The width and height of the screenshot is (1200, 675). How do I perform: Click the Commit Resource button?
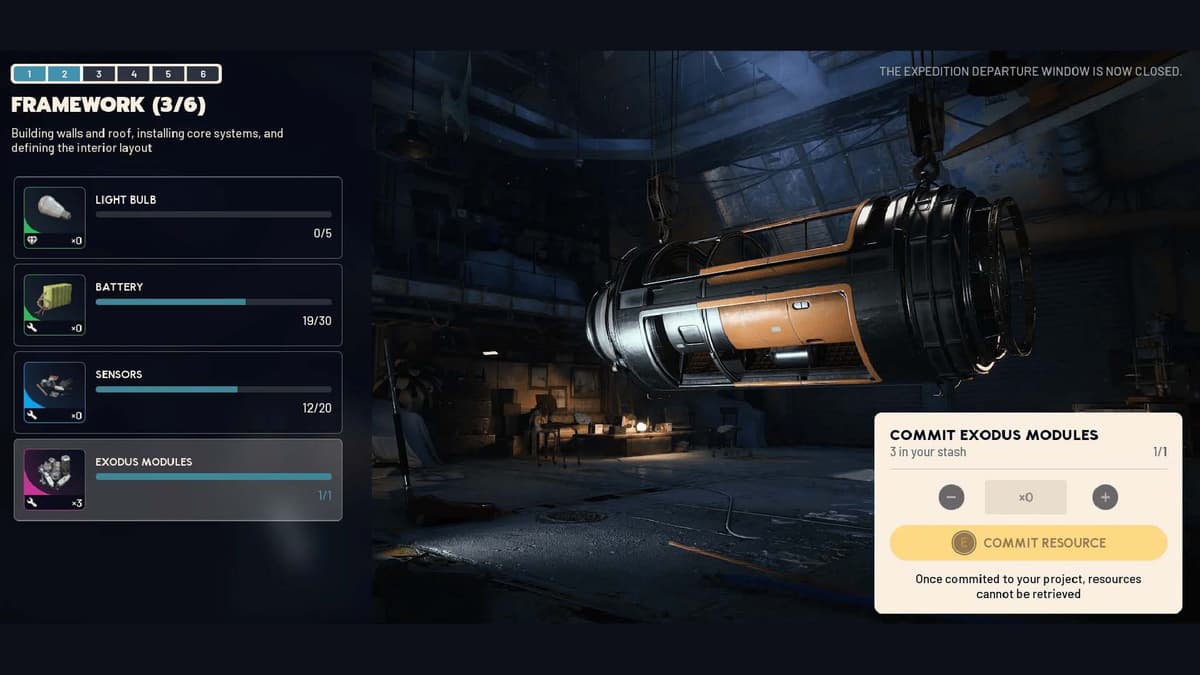tap(1028, 543)
